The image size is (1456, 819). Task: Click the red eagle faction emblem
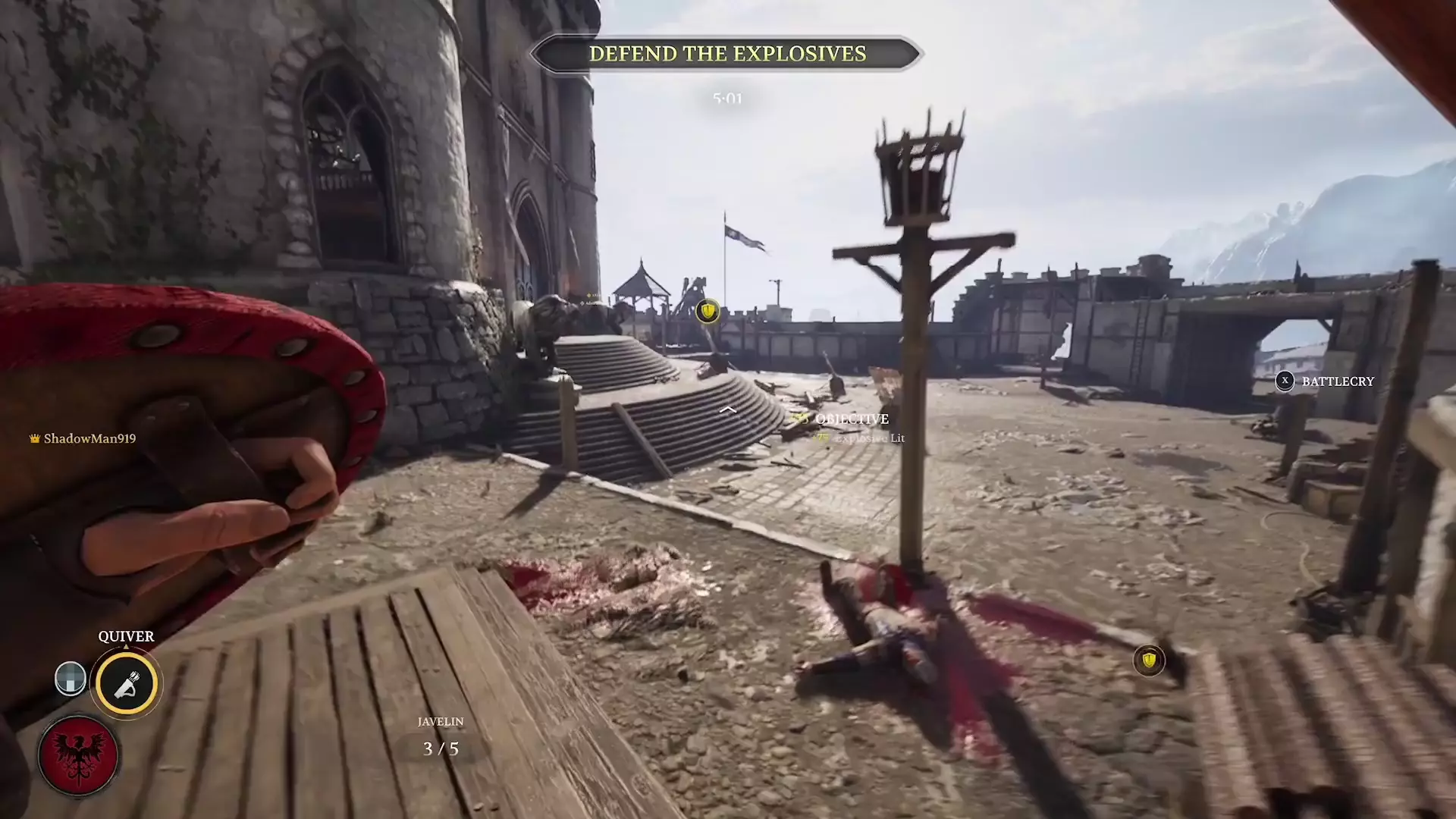(x=80, y=755)
